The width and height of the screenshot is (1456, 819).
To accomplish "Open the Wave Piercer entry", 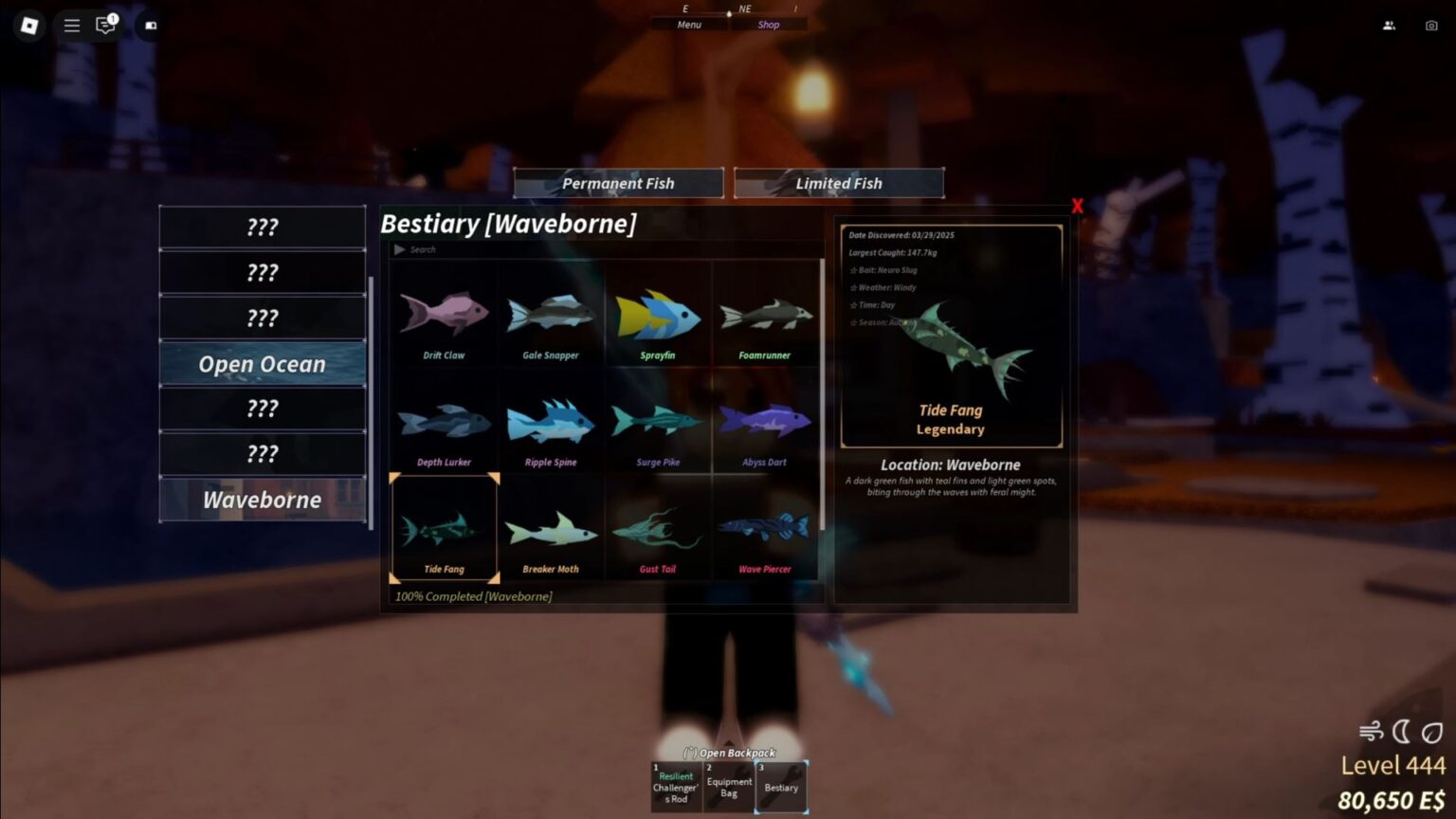I will point(765,528).
